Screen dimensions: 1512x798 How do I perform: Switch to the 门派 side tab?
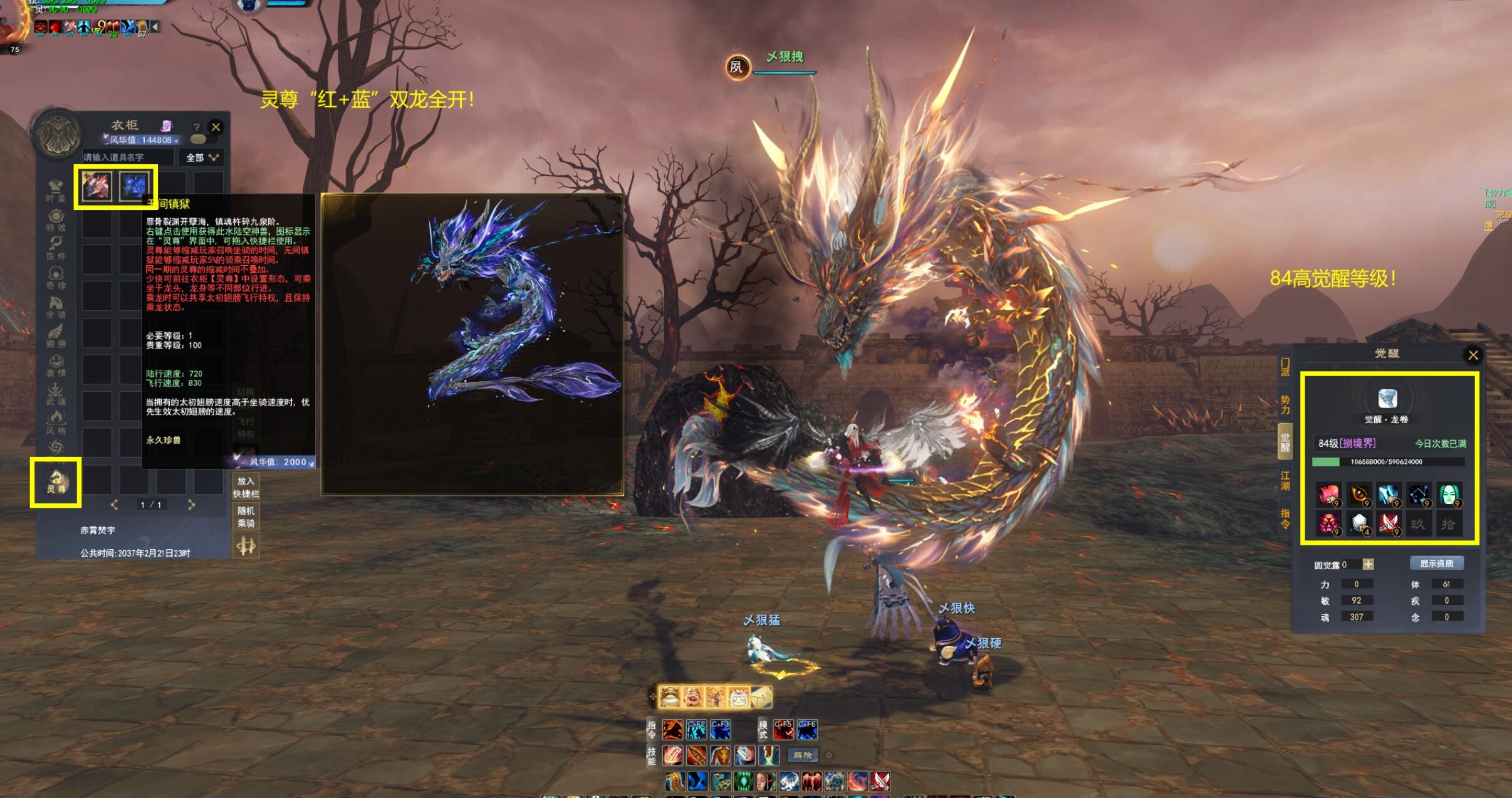1285,367
